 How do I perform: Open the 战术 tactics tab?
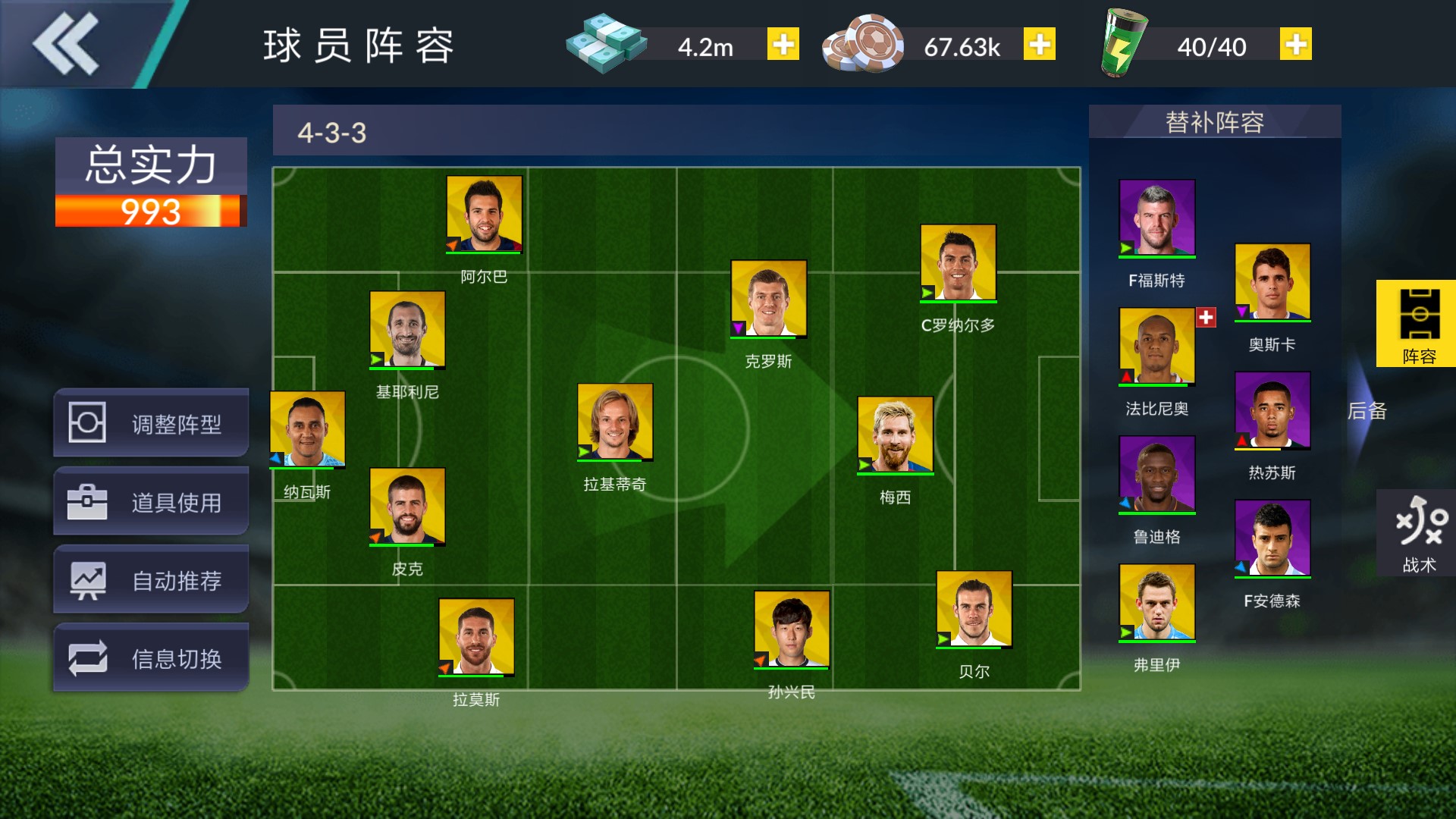click(1417, 533)
